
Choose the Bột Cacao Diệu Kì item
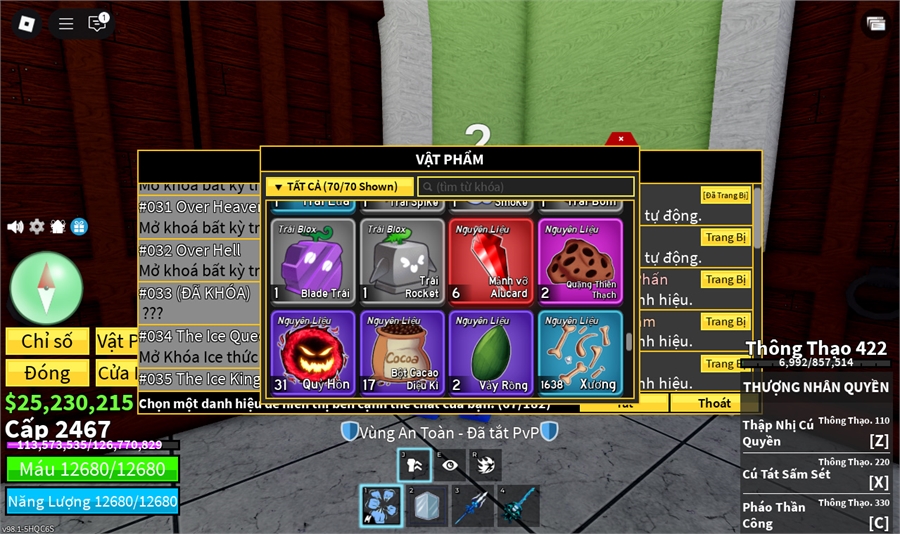click(402, 352)
